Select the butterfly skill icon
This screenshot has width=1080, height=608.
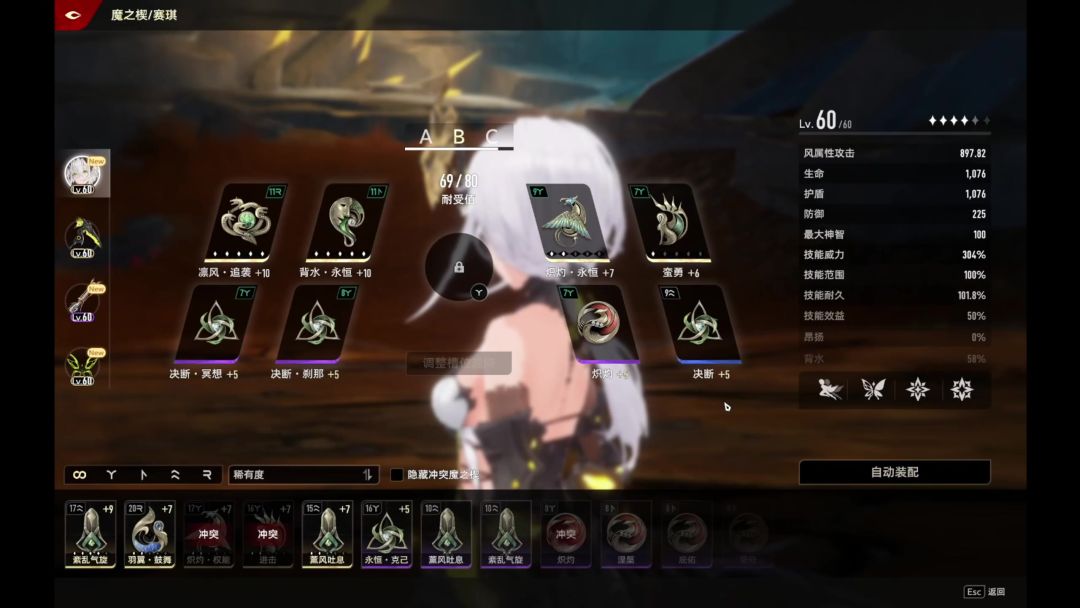pos(873,389)
